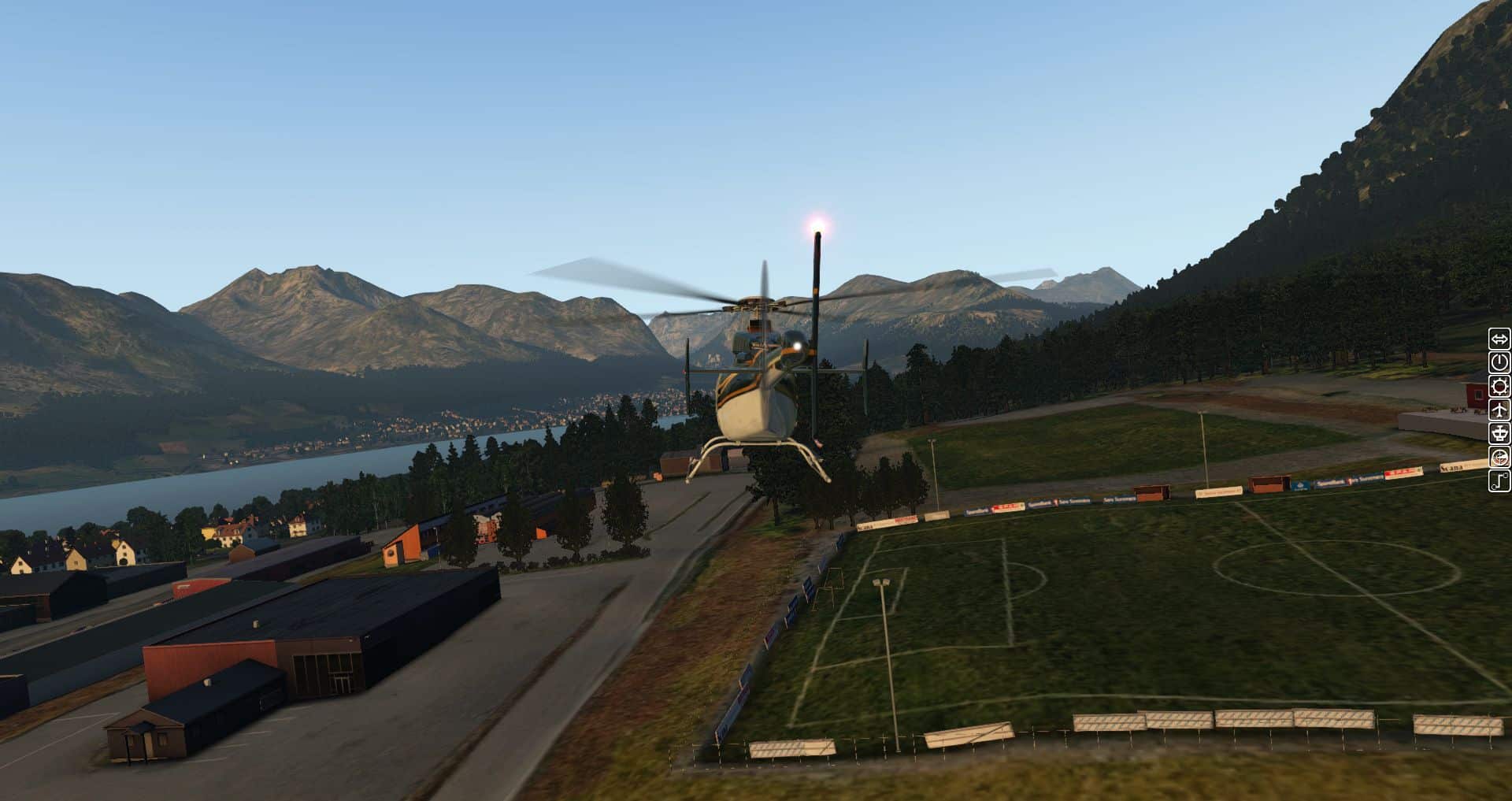Open the power button icon

[x=1499, y=362]
